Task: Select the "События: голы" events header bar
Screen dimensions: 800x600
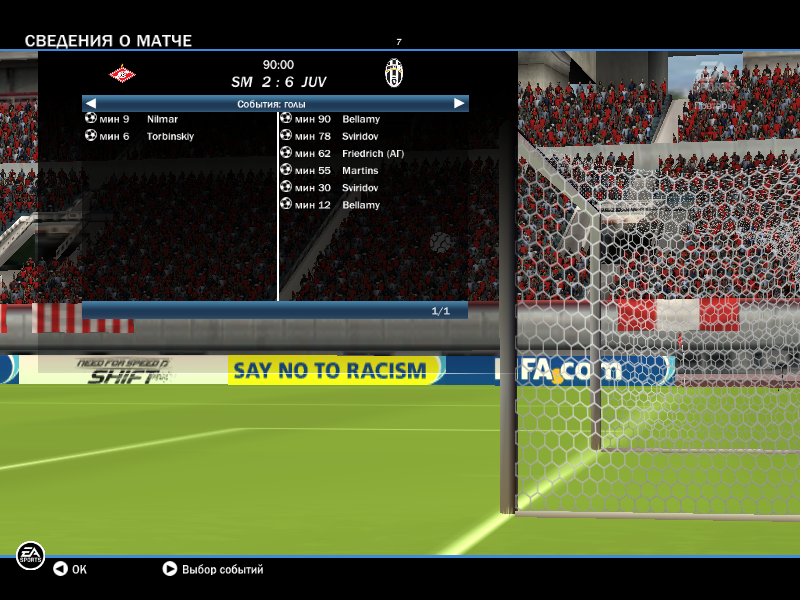Action: 272,103
